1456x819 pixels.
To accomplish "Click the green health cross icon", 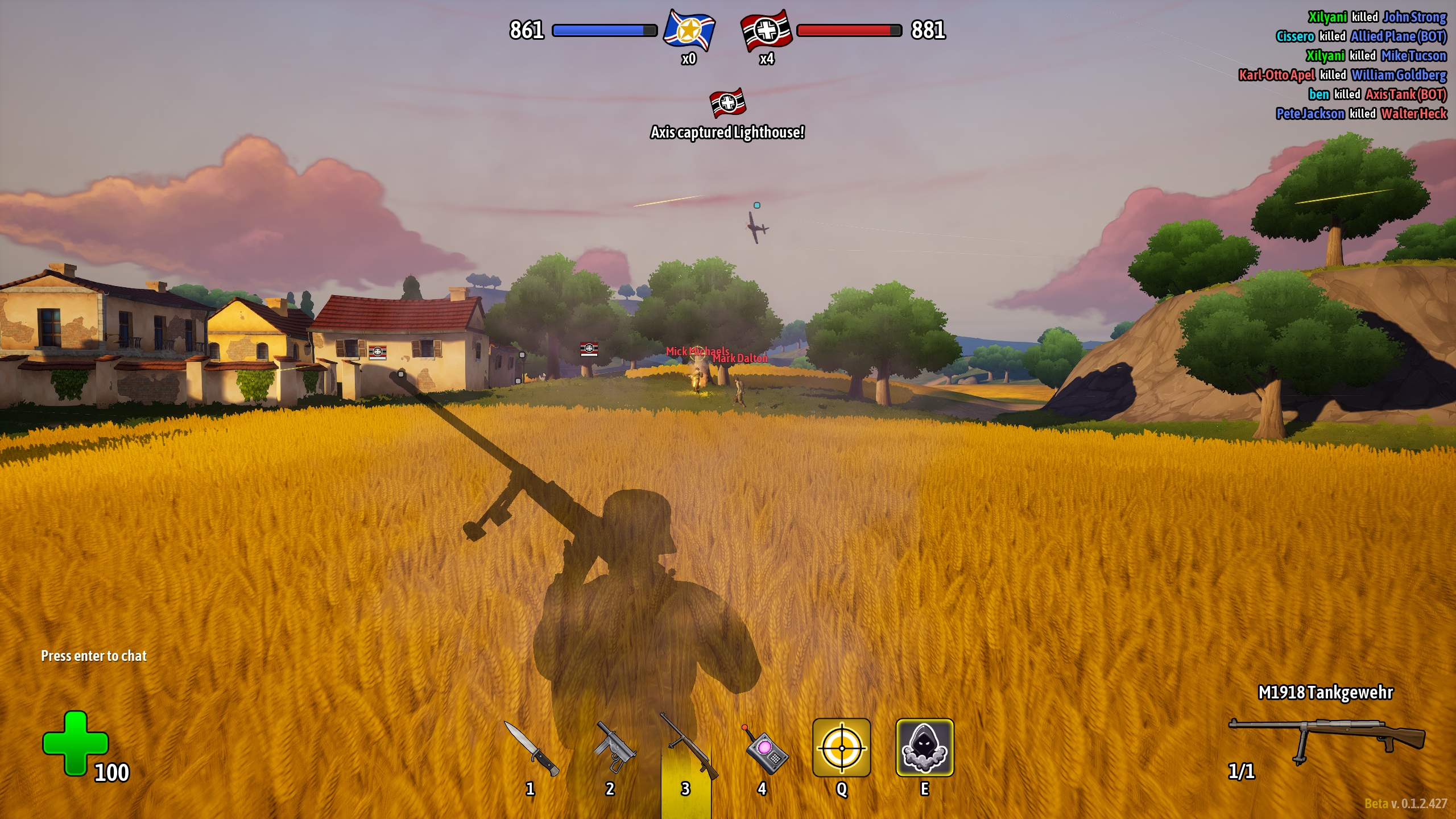I will pyautogui.click(x=75, y=743).
